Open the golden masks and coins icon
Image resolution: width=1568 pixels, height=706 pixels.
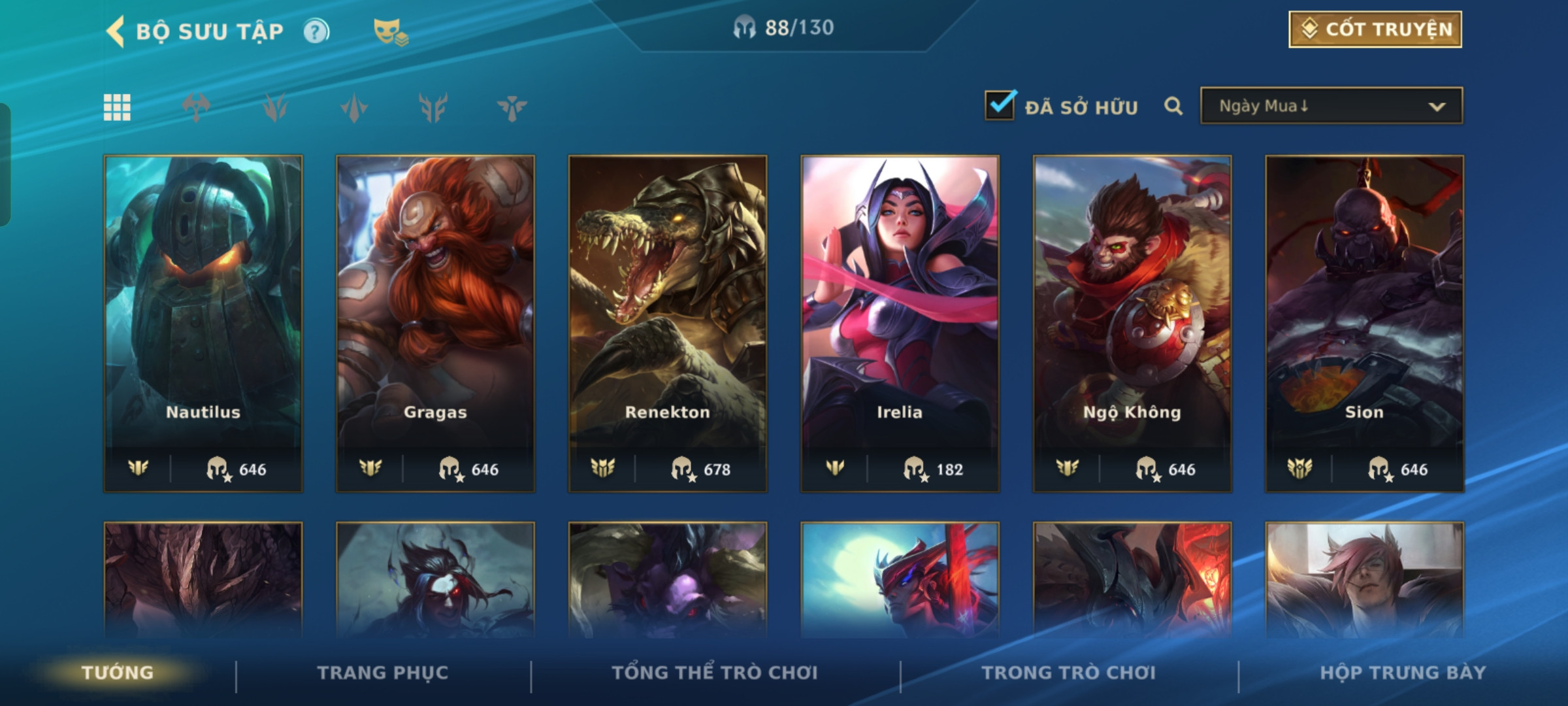(390, 32)
